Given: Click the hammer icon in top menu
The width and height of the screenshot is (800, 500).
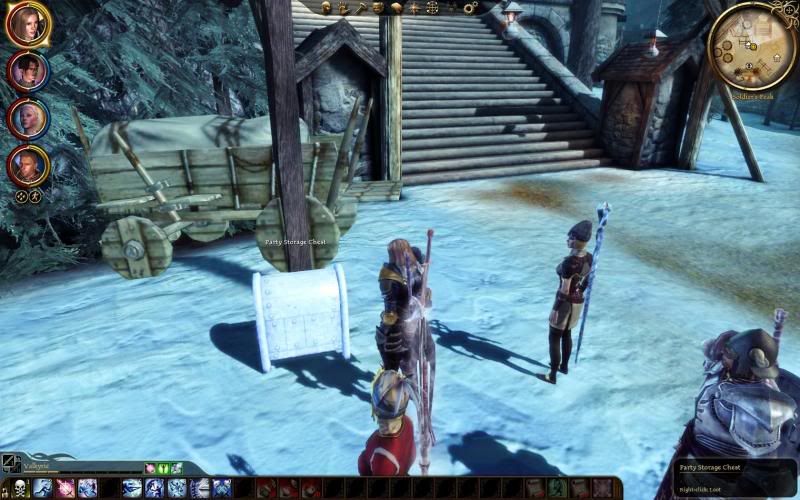Looking at the screenshot, I should click(360, 8).
